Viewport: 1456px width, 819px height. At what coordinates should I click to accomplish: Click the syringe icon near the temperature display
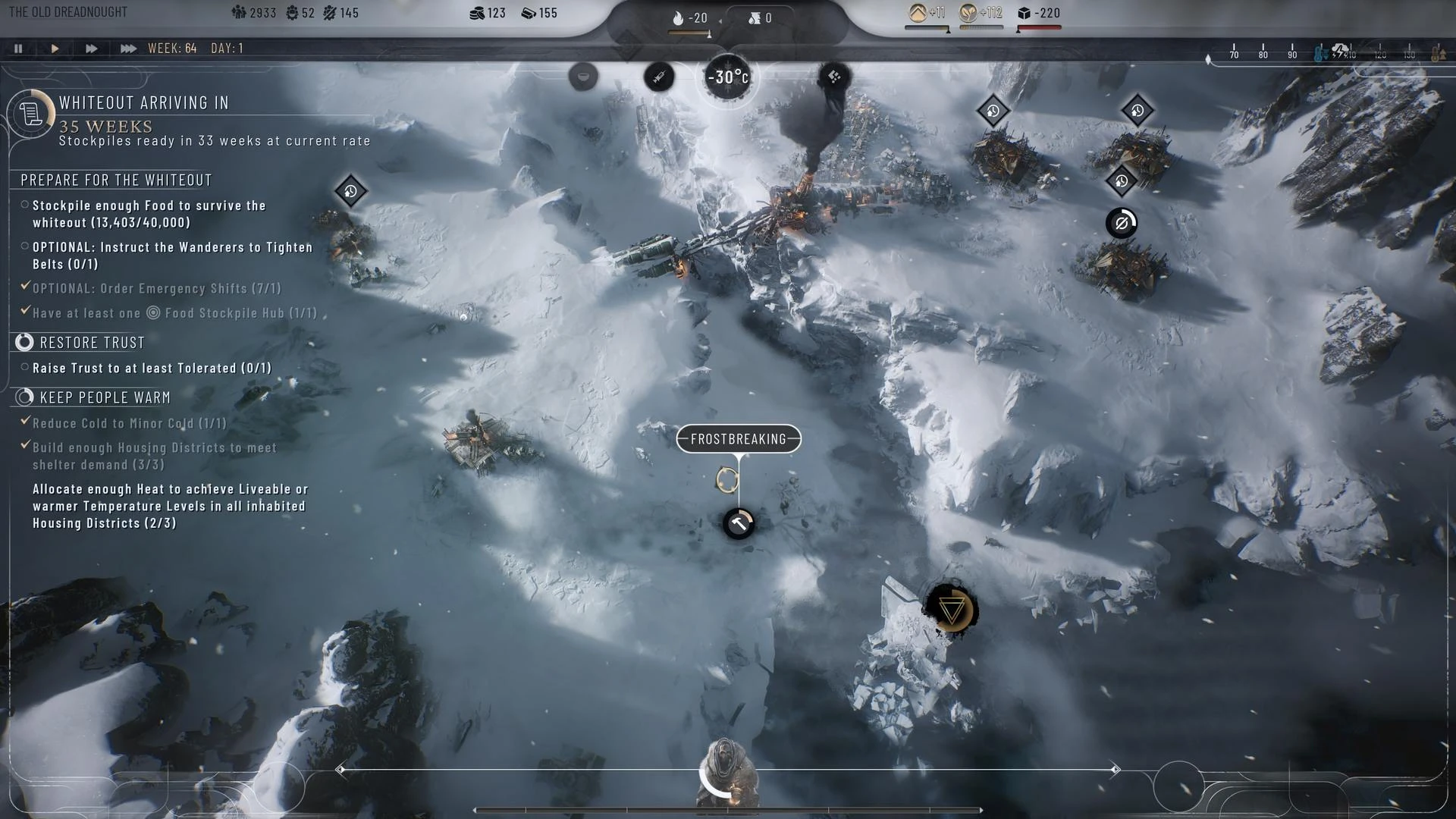pyautogui.click(x=659, y=76)
